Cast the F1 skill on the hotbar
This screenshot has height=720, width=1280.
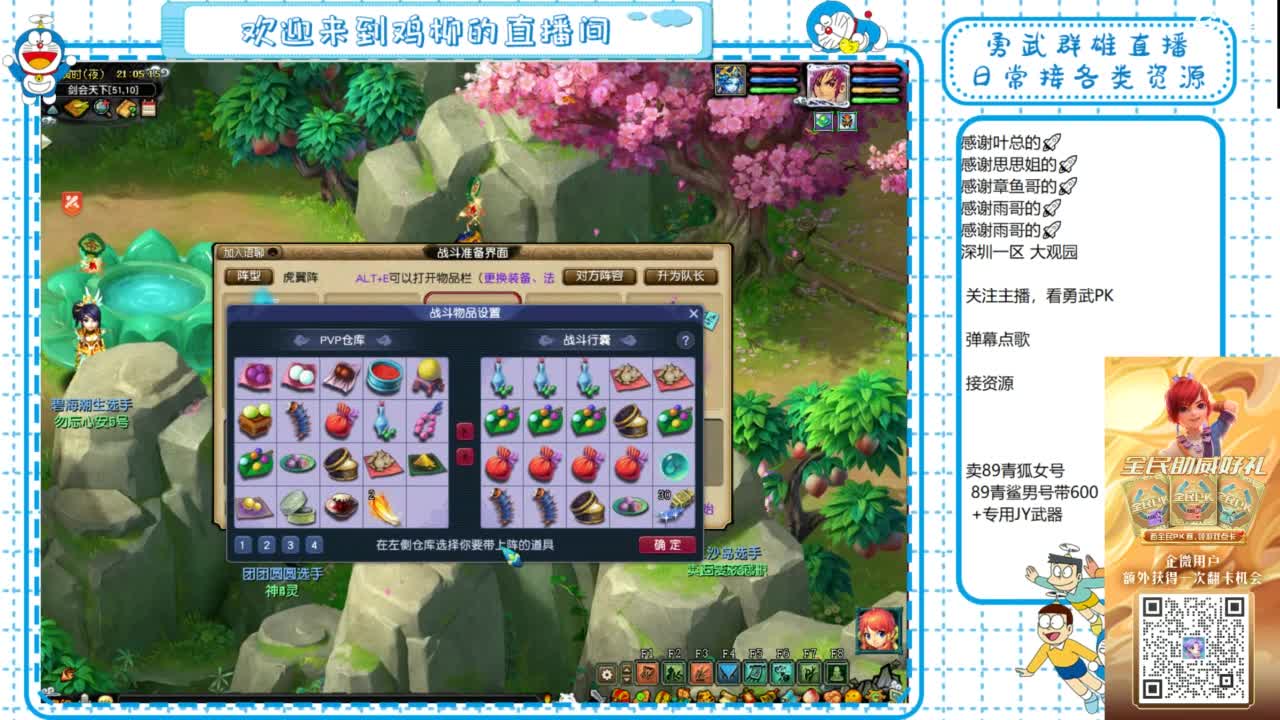tap(647, 673)
